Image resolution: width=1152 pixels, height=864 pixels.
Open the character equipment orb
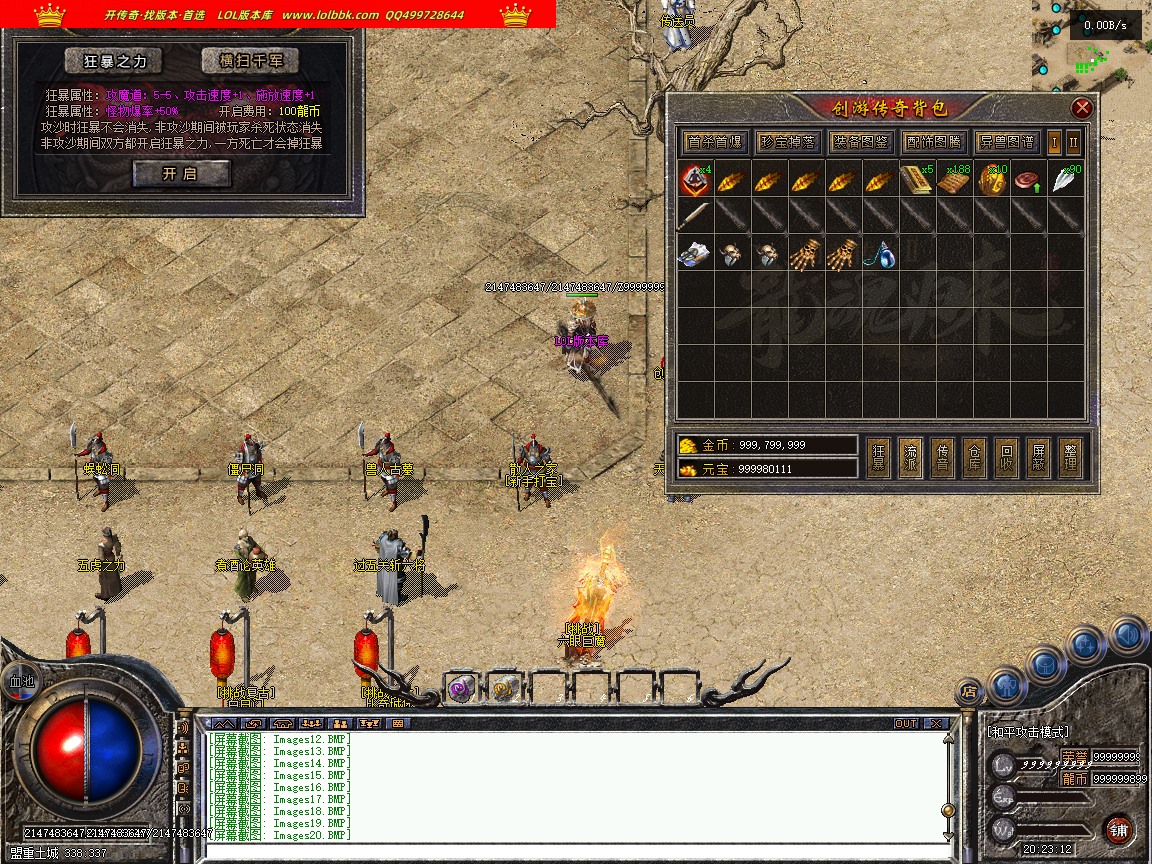pyautogui.click(x=1008, y=687)
